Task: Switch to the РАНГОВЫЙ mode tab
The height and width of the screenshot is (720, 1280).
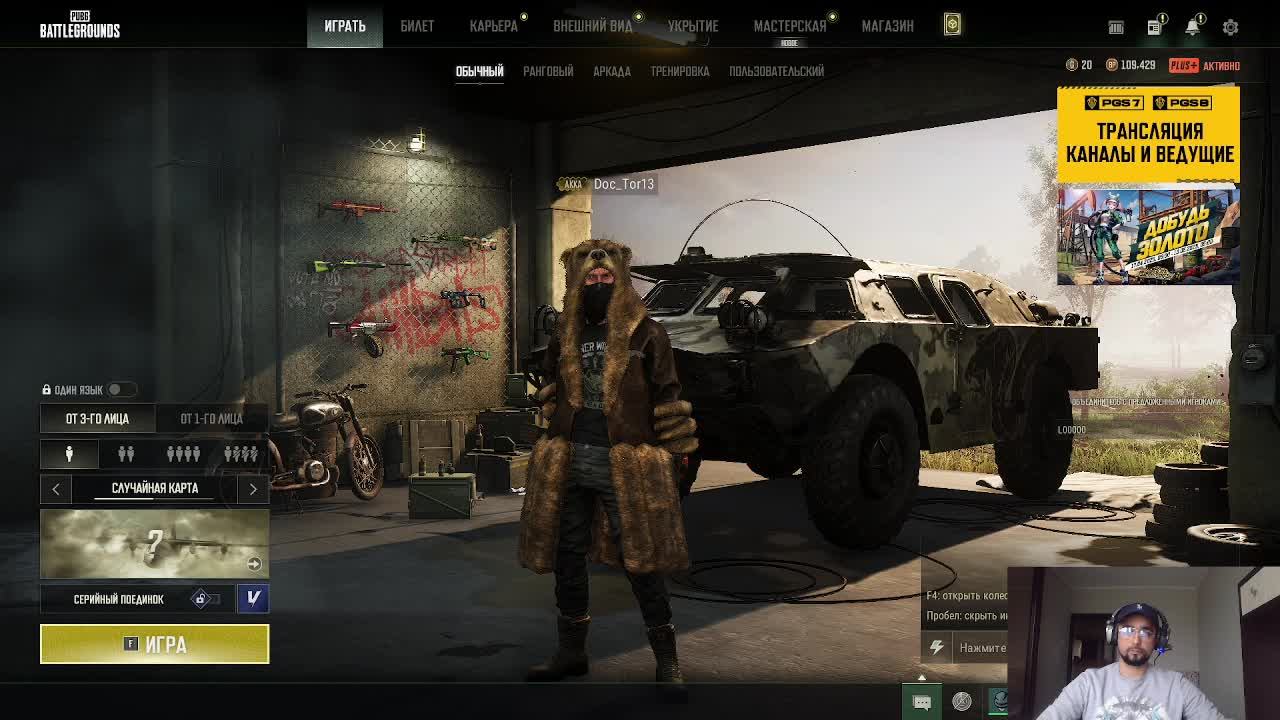Action: click(x=548, y=71)
